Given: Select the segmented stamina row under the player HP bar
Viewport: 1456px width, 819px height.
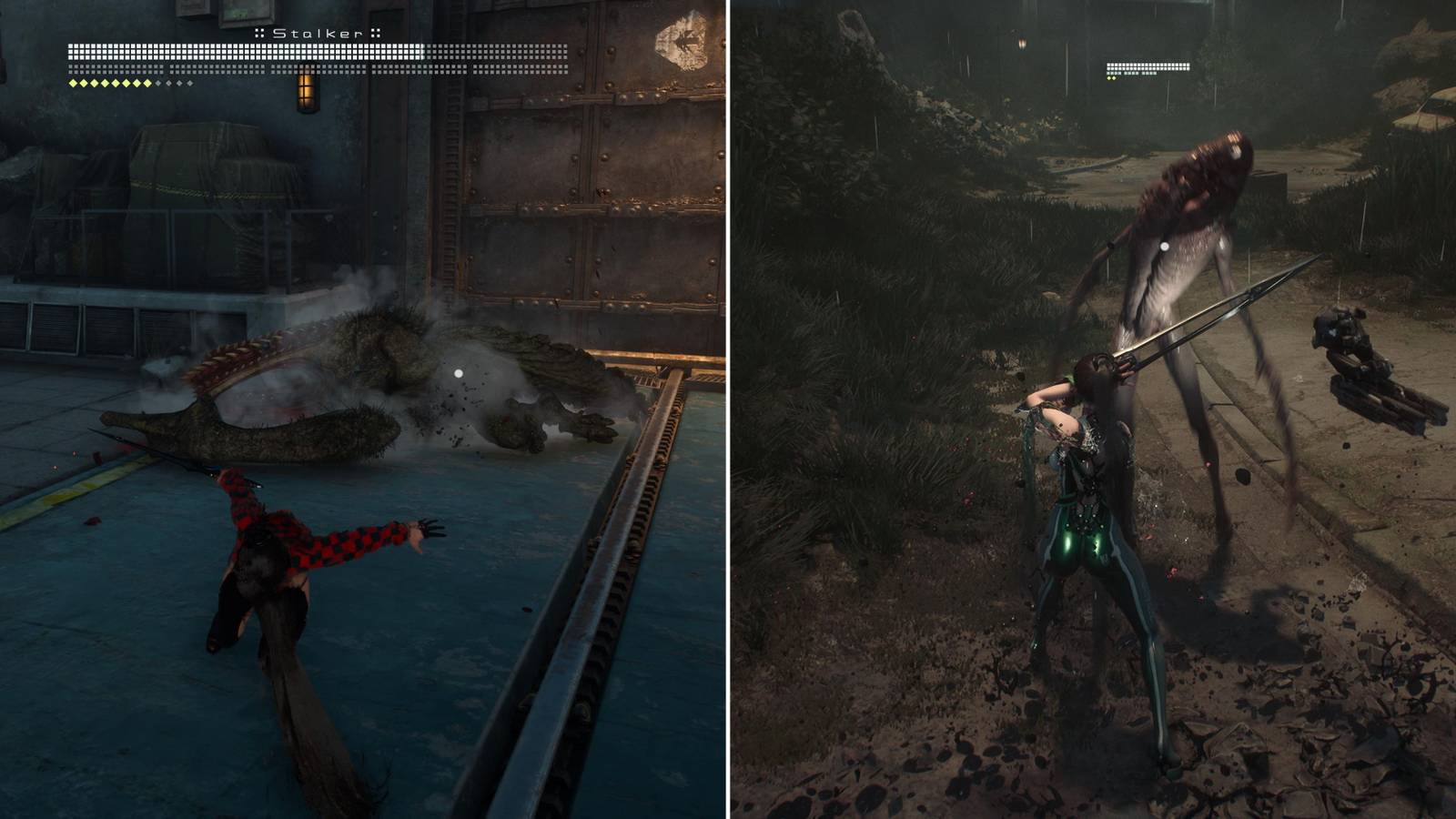Looking at the screenshot, I should (1132, 74).
